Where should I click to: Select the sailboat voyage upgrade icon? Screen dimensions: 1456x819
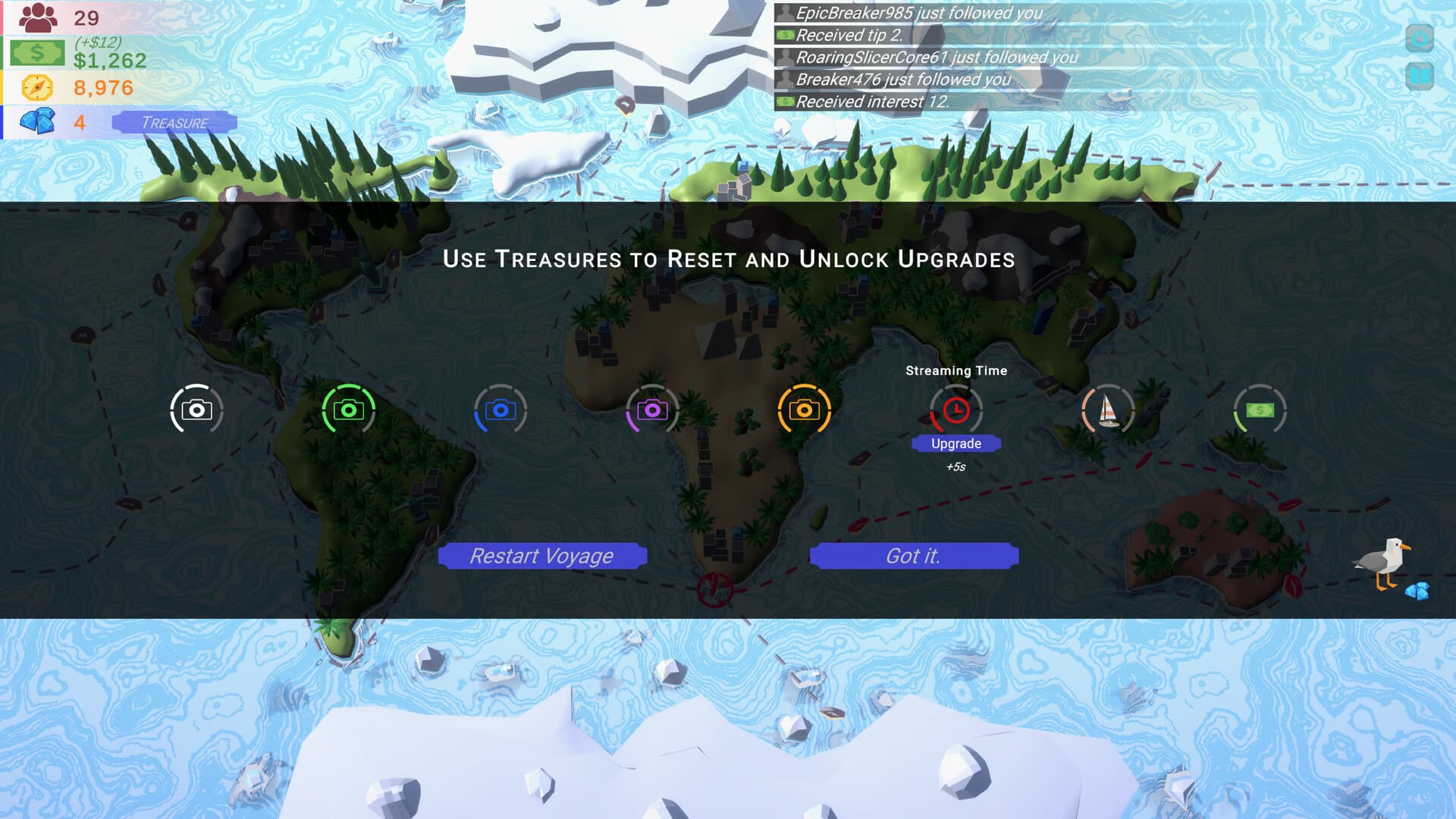pyautogui.click(x=1109, y=409)
